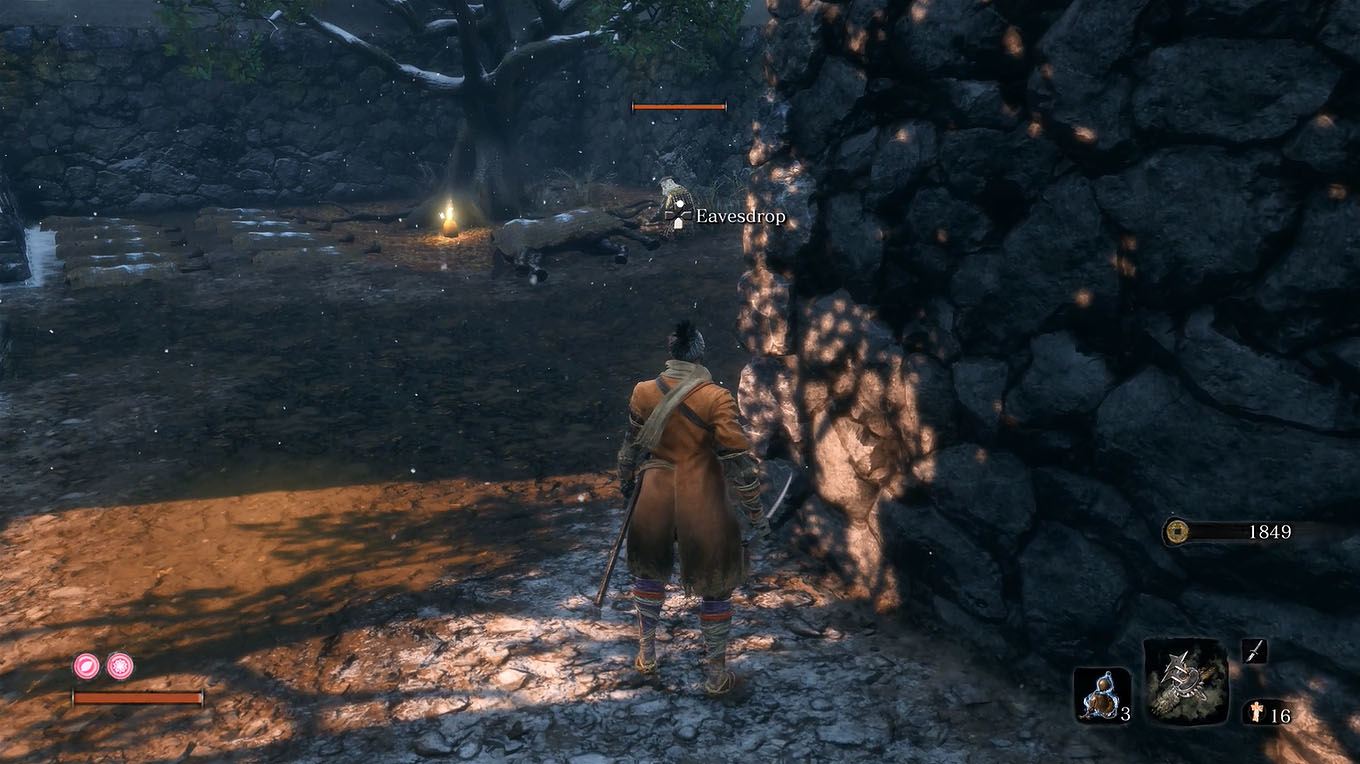Screen dimensions: 1360x764
Task: Select the Eavesdrop prompt label
Action: (x=742, y=216)
